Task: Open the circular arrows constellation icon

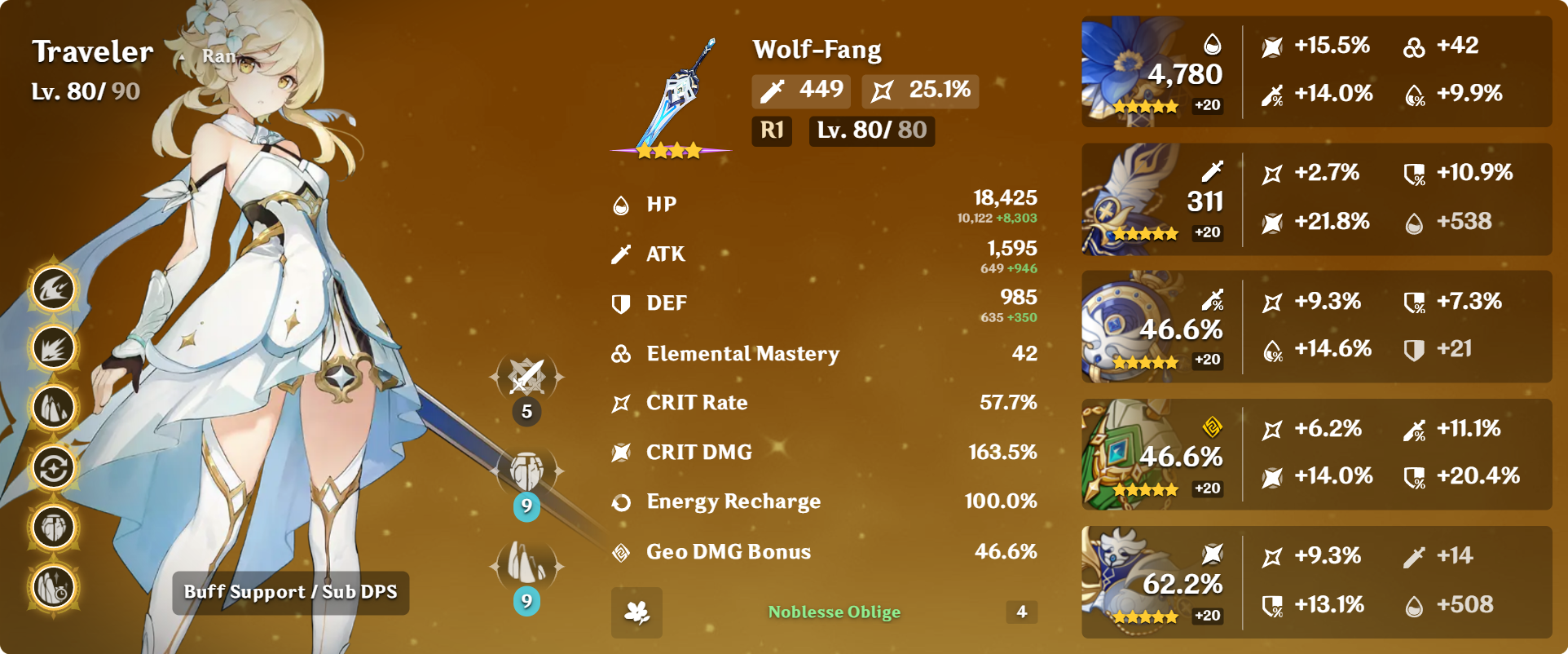Action: tap(54, 468)
